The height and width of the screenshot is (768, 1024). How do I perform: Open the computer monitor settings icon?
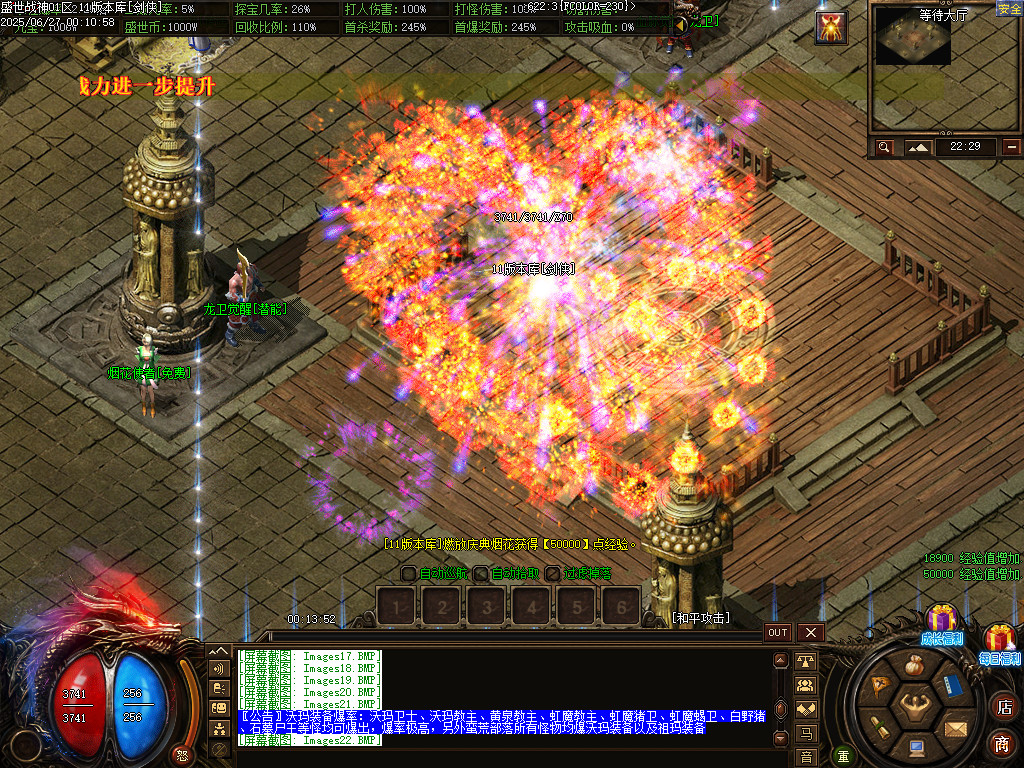(x=916, y=746)
